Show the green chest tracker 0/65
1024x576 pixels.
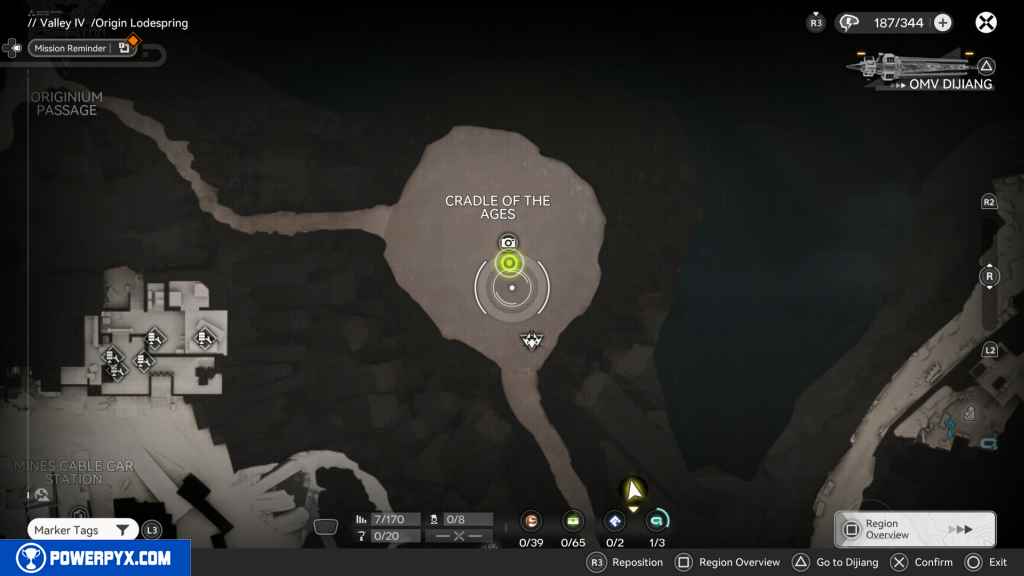click(573, 521)
